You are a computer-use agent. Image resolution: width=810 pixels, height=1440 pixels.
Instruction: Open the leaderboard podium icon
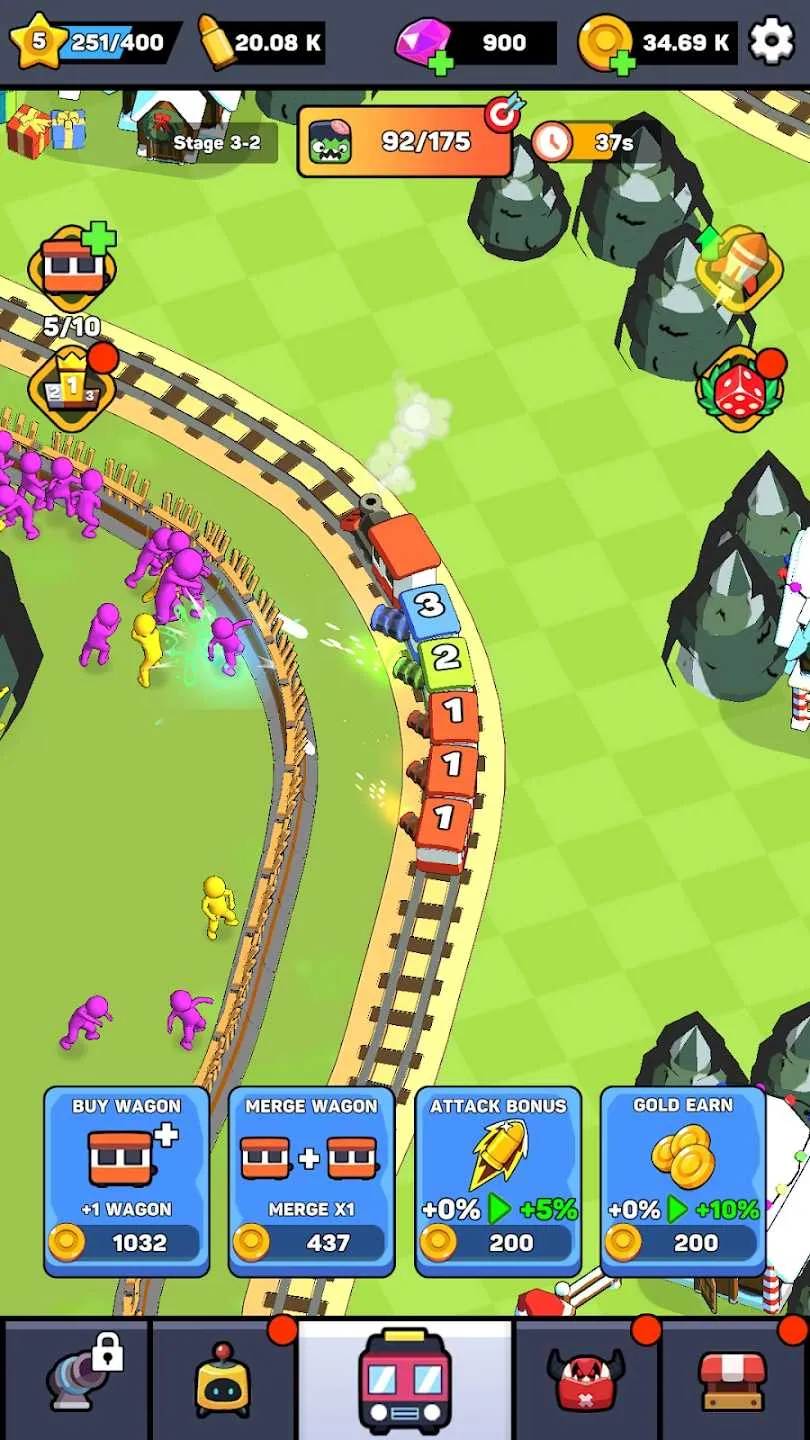point(73,387)
